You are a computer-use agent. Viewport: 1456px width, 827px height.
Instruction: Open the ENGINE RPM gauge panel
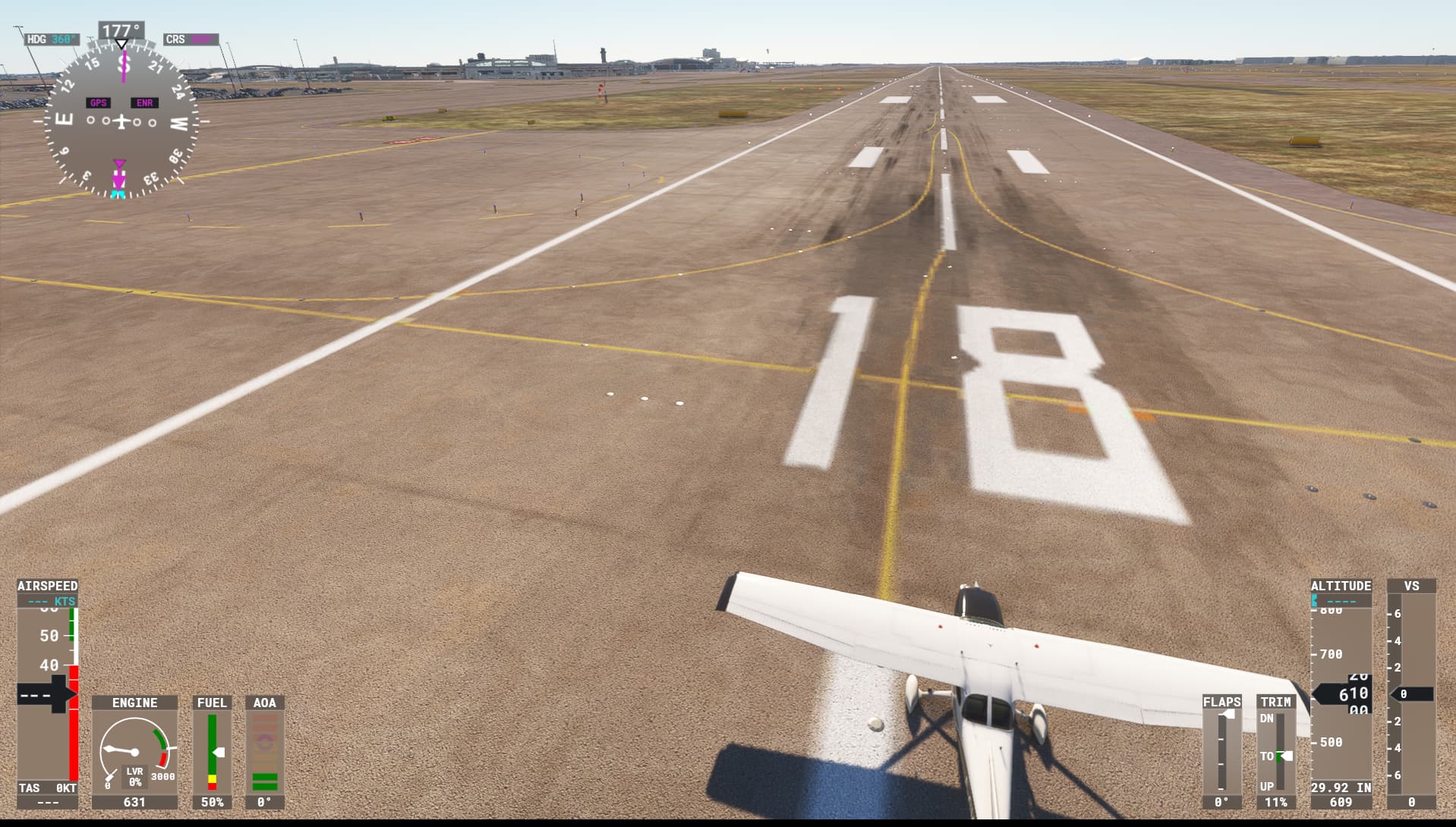coord(135,747)
